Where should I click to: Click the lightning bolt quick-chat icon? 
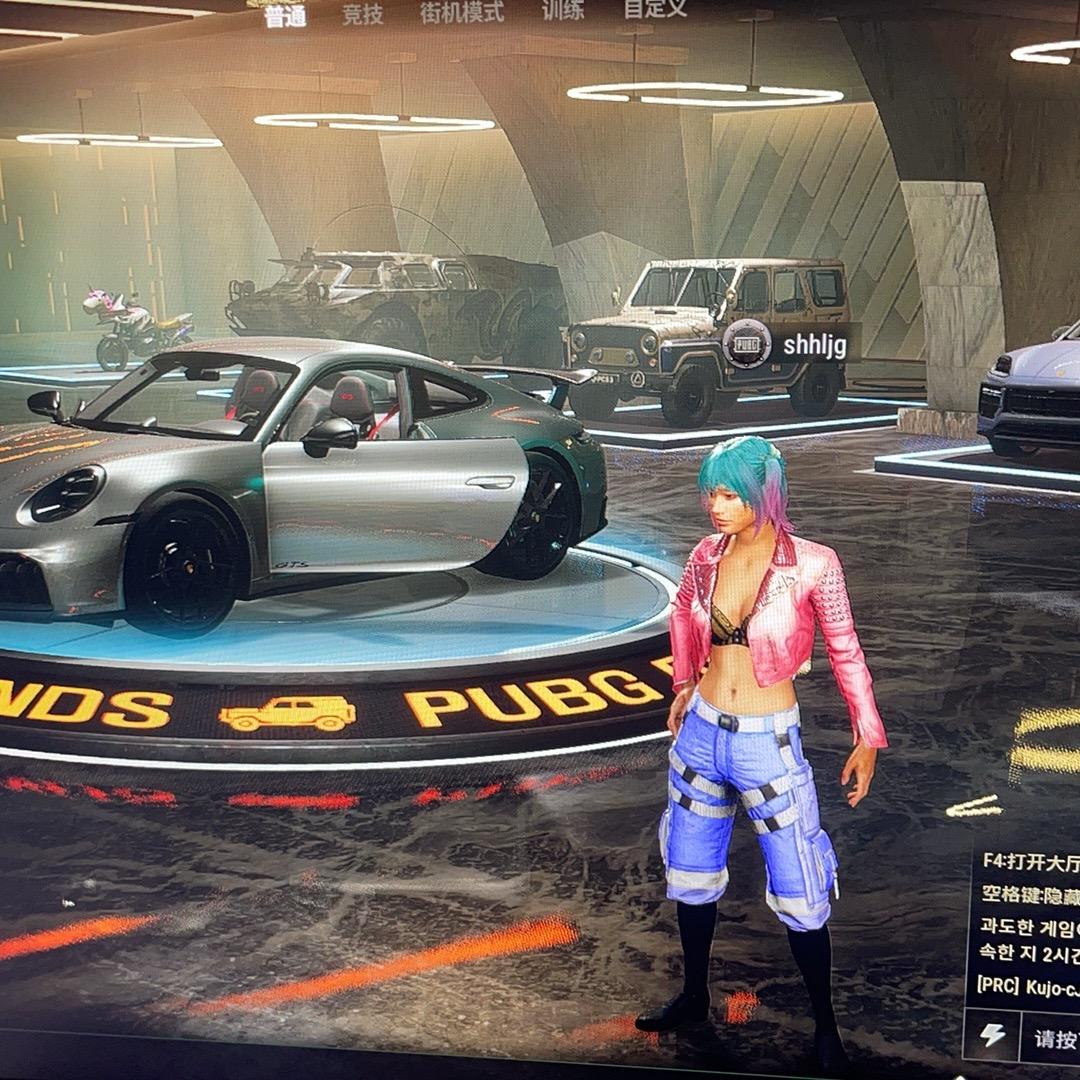[x=992, y=1034]
